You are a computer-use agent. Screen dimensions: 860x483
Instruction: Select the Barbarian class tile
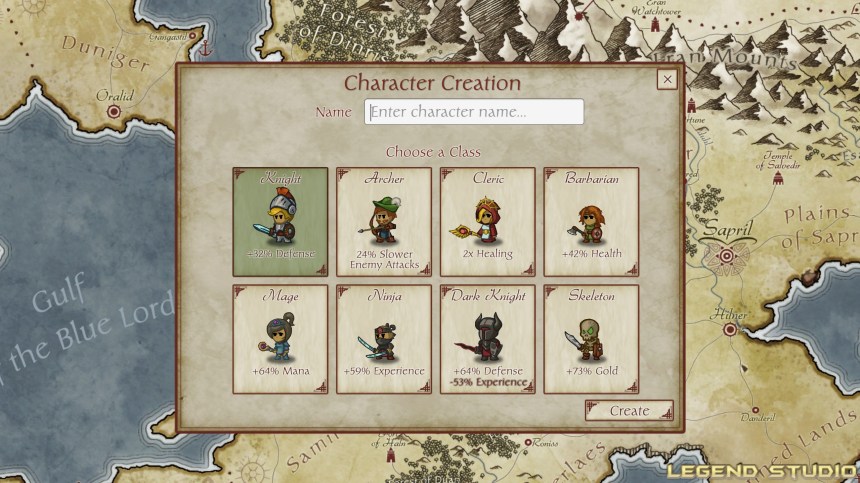point(591,221)
